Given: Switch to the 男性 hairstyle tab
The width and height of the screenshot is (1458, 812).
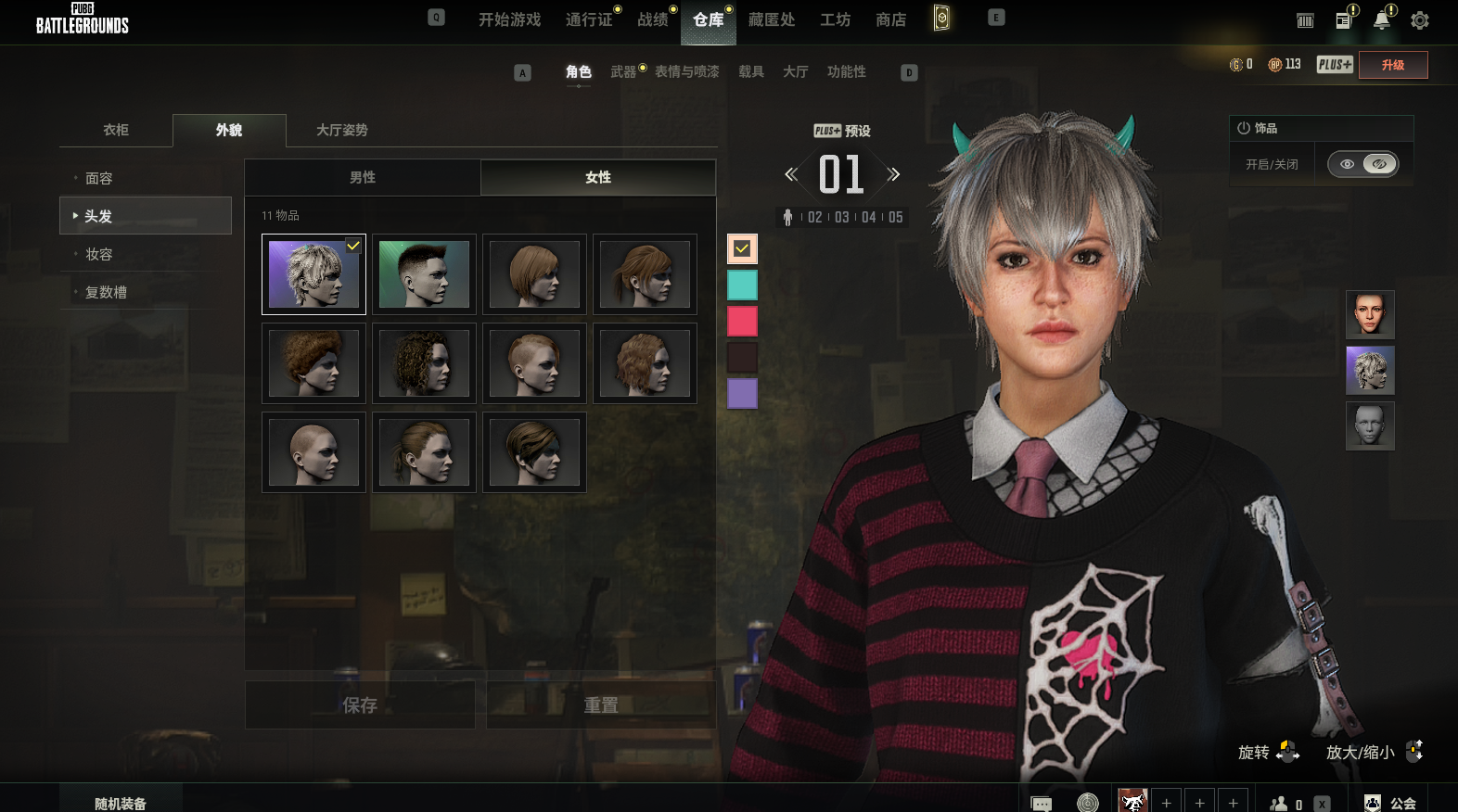Looking at the screenshot, I should point(363,177).
